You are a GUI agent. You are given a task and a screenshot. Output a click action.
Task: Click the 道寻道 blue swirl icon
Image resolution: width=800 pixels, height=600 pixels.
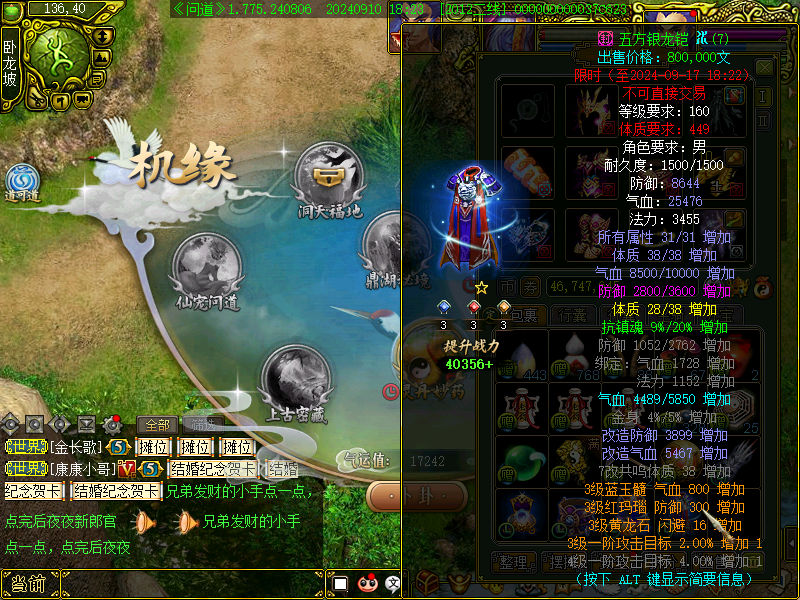pyautogui.click(x=21, y=179)
